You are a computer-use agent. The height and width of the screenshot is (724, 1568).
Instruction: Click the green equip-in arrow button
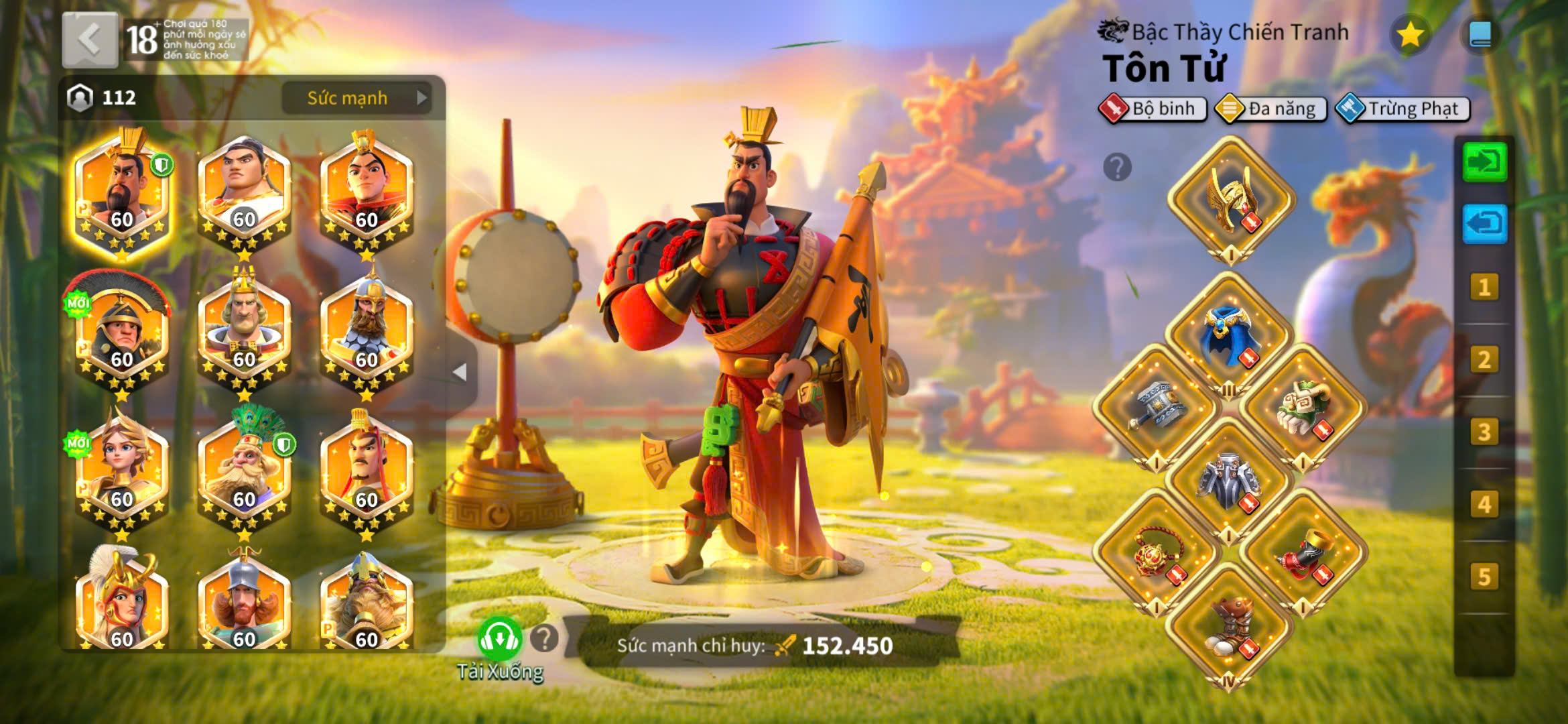coord(1484,162)
